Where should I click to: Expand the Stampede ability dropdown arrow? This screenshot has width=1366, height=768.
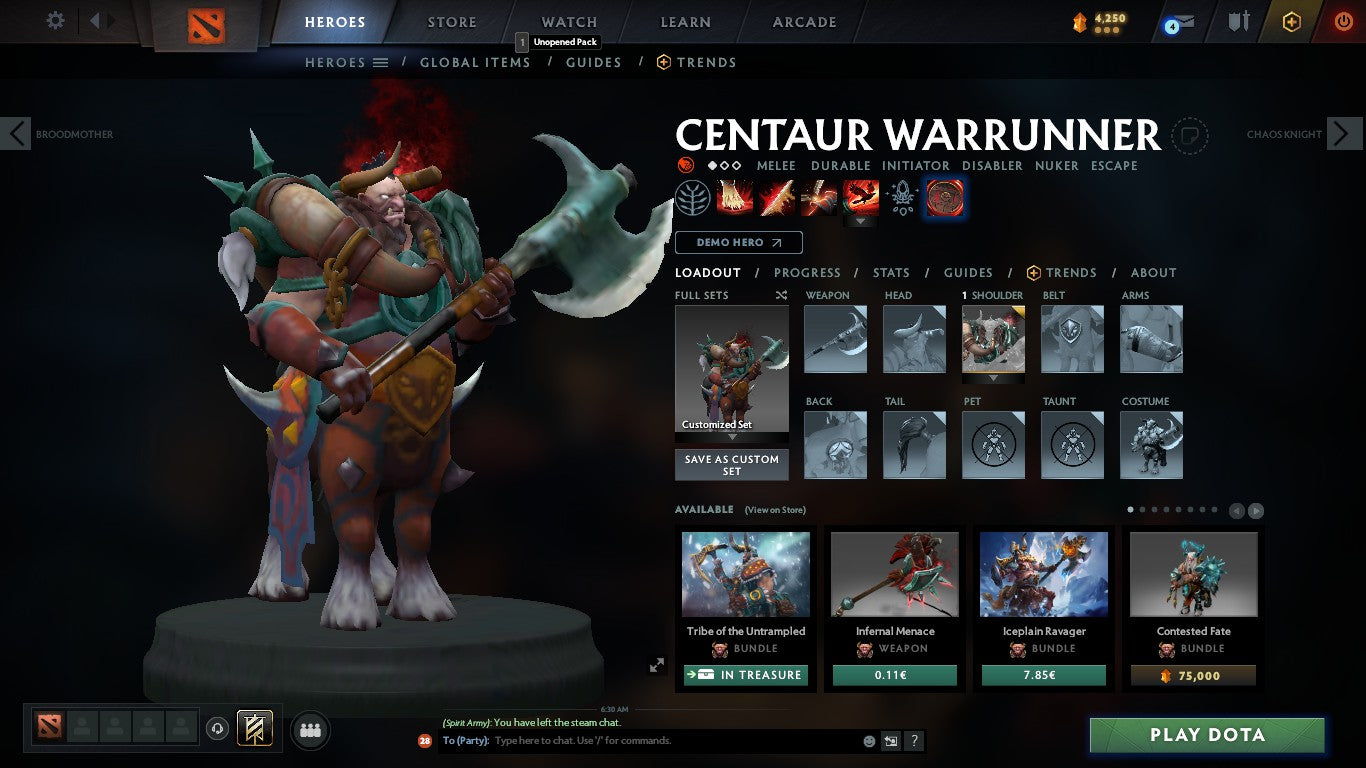pyautogui.click(x=861, y=220)
